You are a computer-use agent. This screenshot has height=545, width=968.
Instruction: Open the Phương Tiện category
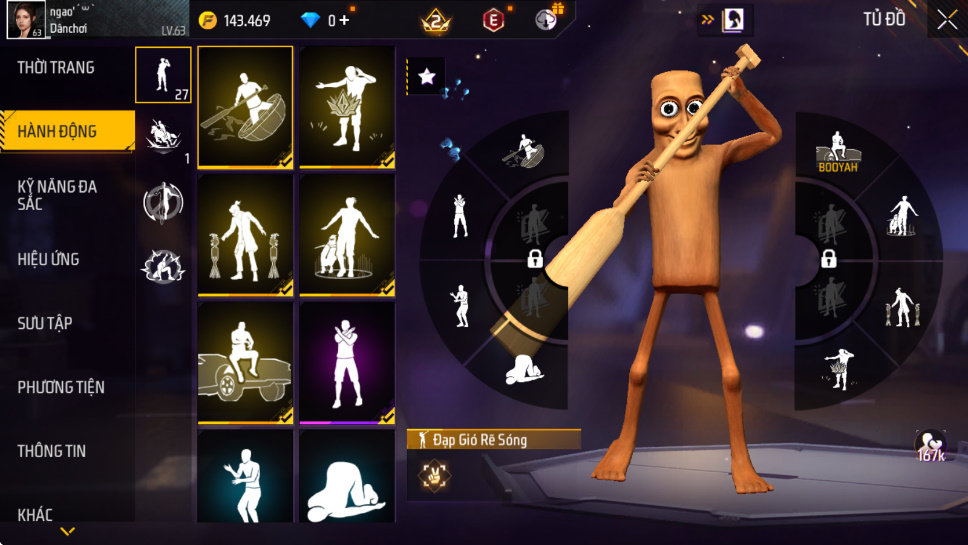tap(61, 387)
